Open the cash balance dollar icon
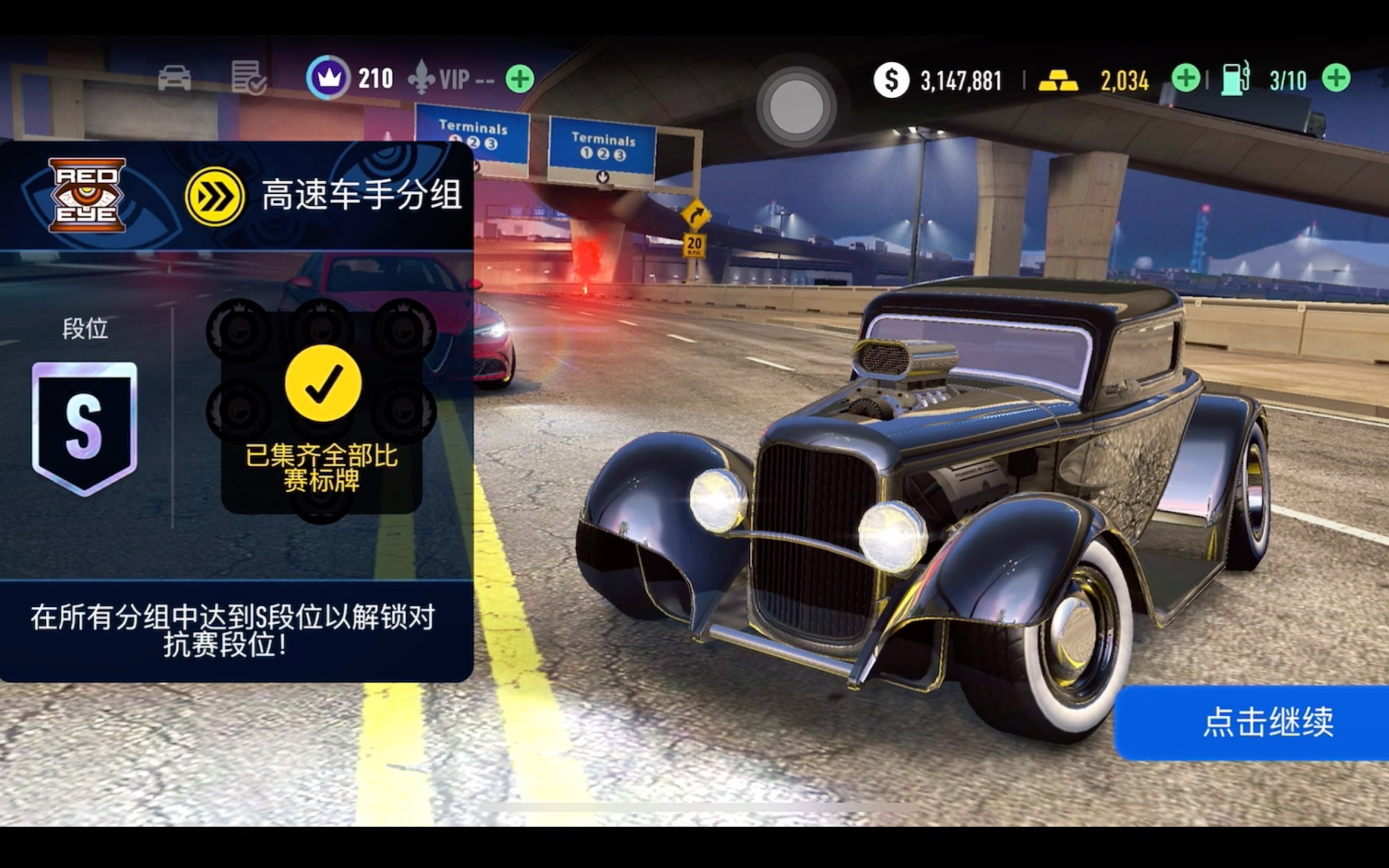Viewport: 1389px width, 868px height. 891,80
